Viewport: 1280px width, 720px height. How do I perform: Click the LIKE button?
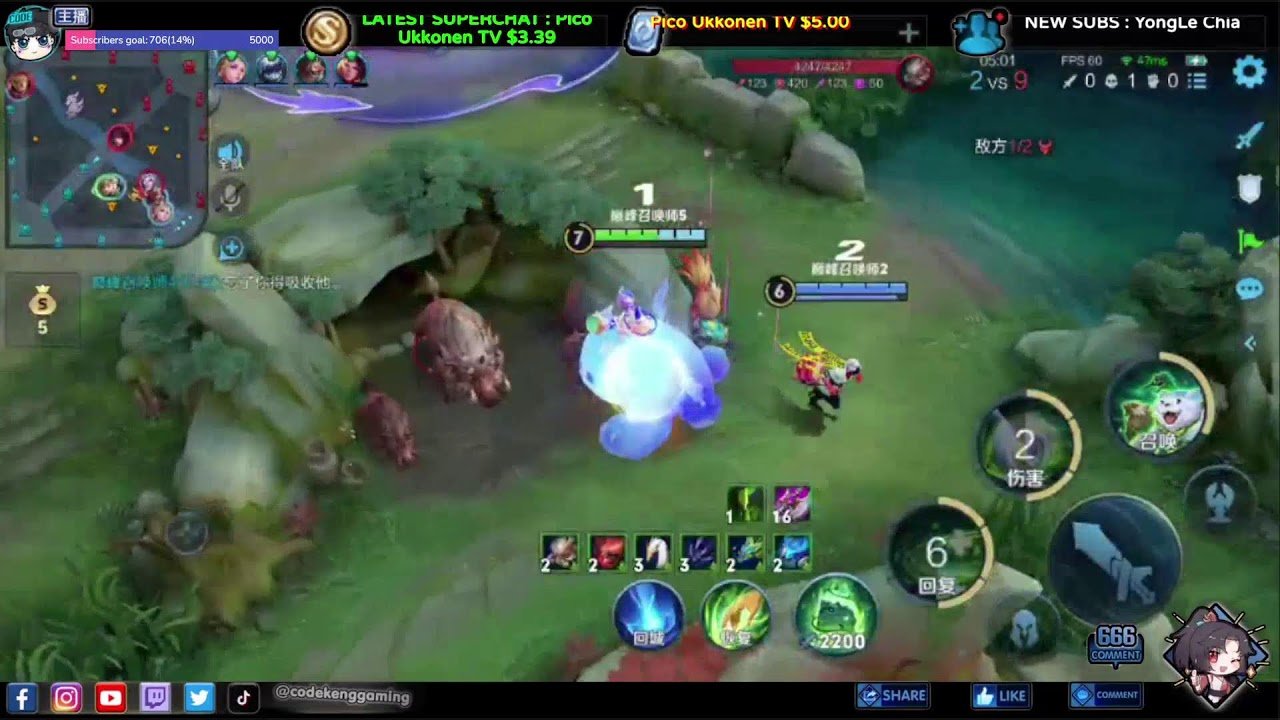coord(1000,696)
